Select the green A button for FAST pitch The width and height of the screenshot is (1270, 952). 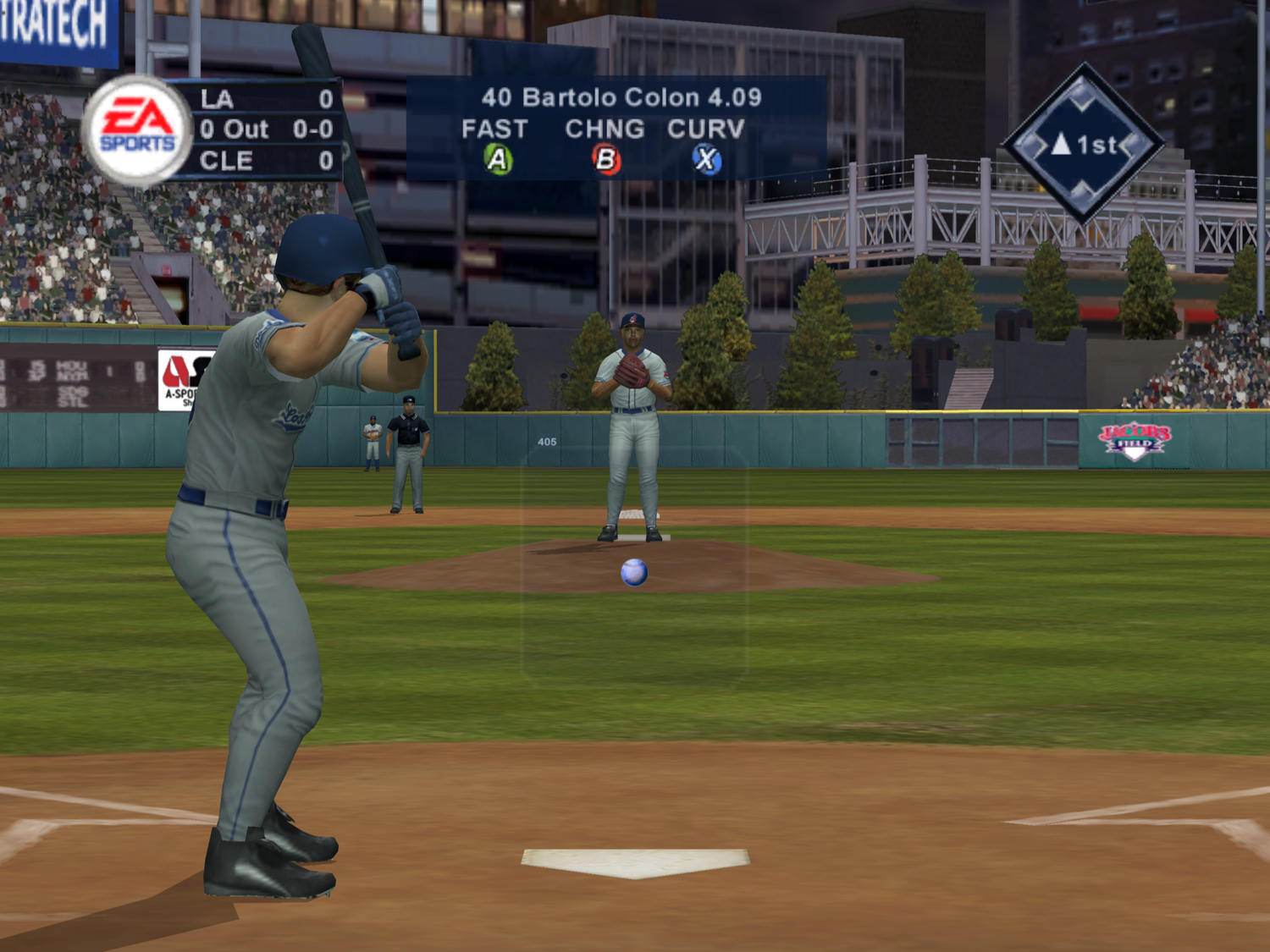(x=498, y=157)
